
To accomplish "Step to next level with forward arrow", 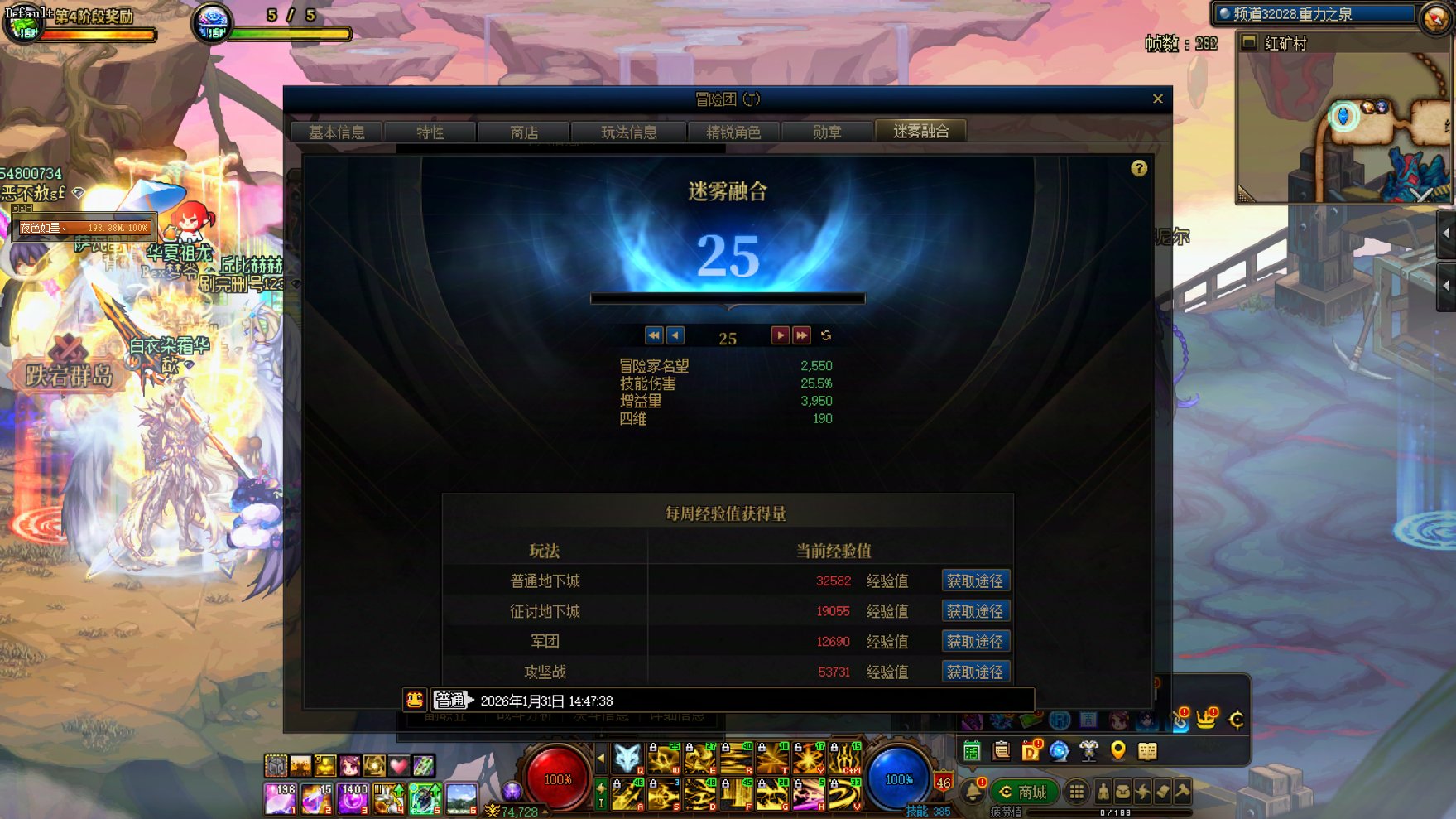I will pos(779,335).
